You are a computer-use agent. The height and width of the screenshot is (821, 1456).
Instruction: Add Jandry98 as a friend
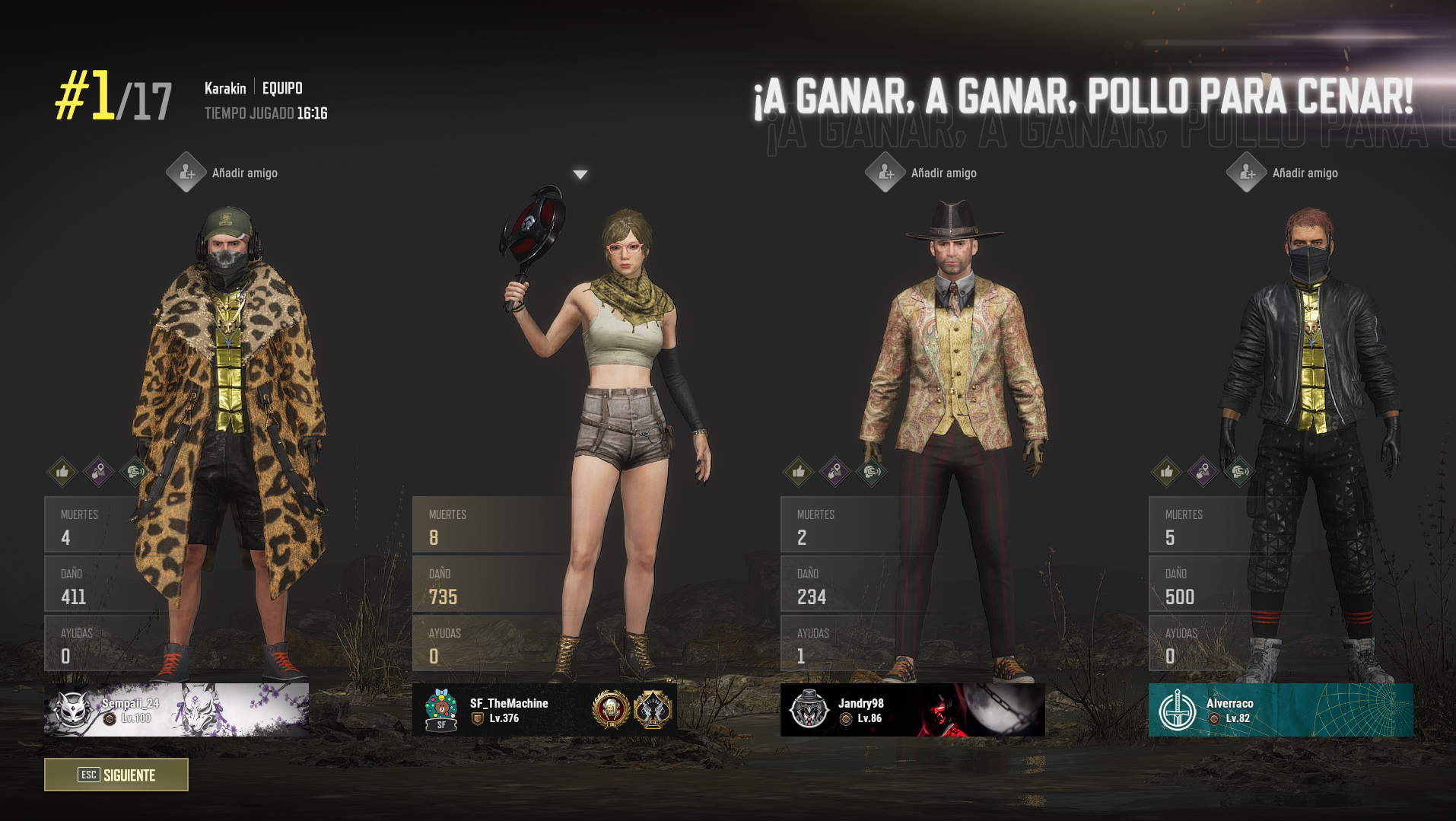tap(885, 173)
